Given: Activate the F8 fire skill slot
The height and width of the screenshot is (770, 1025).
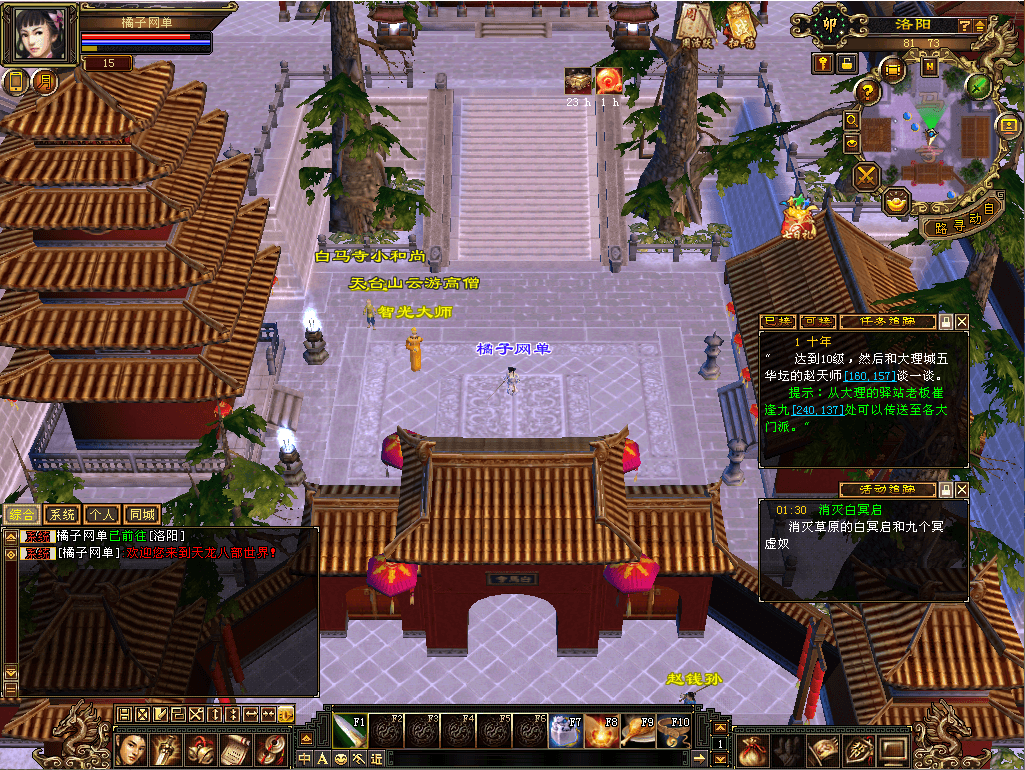Looking at the screenshot, I should [599, 733].
